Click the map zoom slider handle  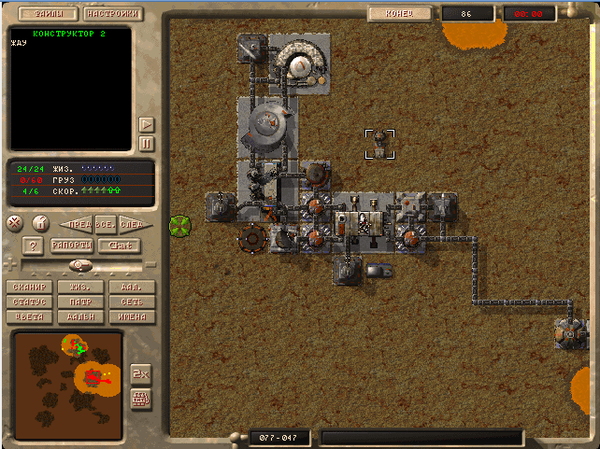click(x=81, y=266)
